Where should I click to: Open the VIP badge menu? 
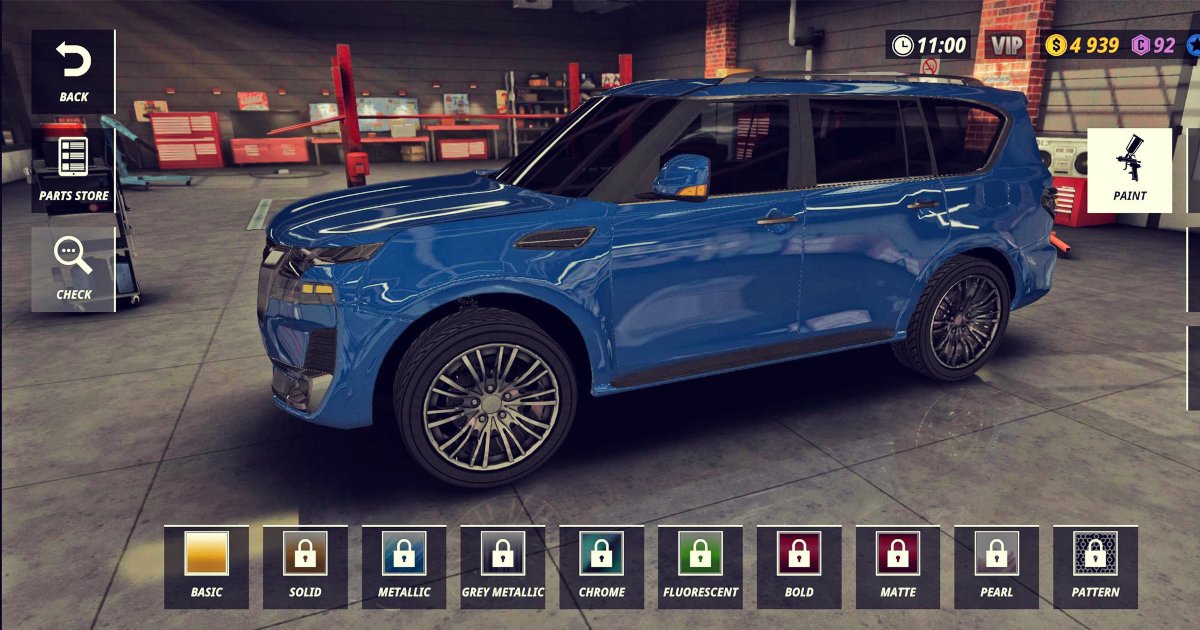(1006, 45)
